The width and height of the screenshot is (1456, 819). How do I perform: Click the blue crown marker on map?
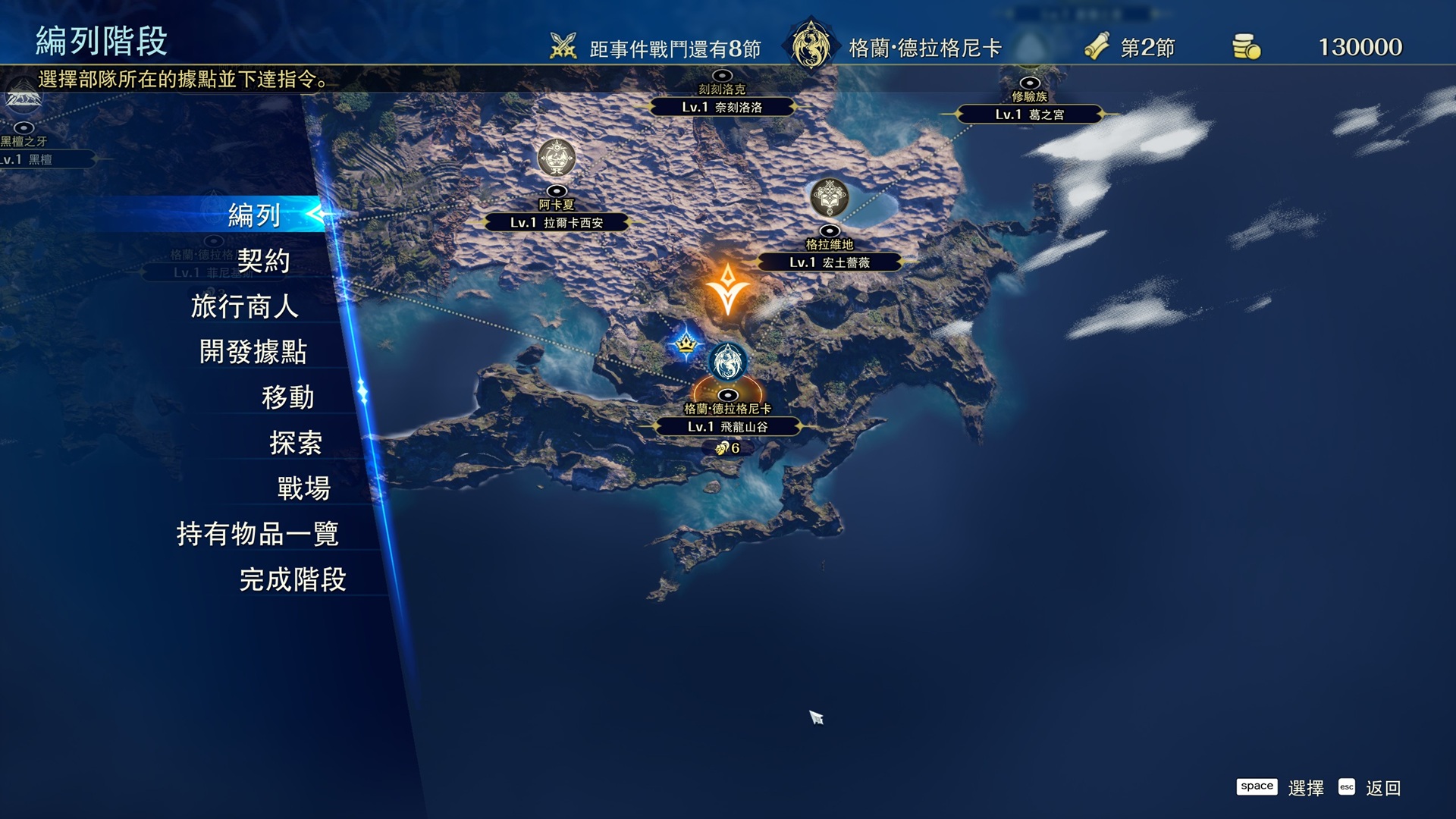[x=686, y=344]
